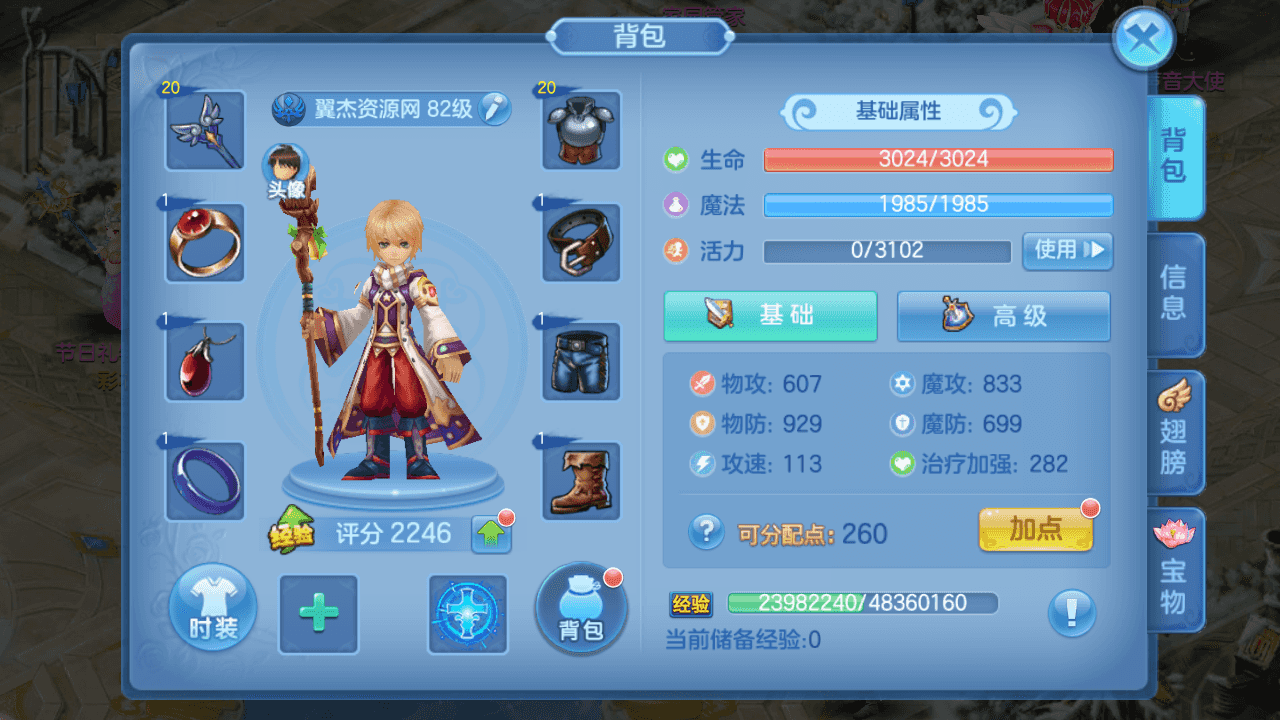Viewport: 1280px width, 720px height.
Task: Open the ruby ring equipment slot
Action: 204,241
